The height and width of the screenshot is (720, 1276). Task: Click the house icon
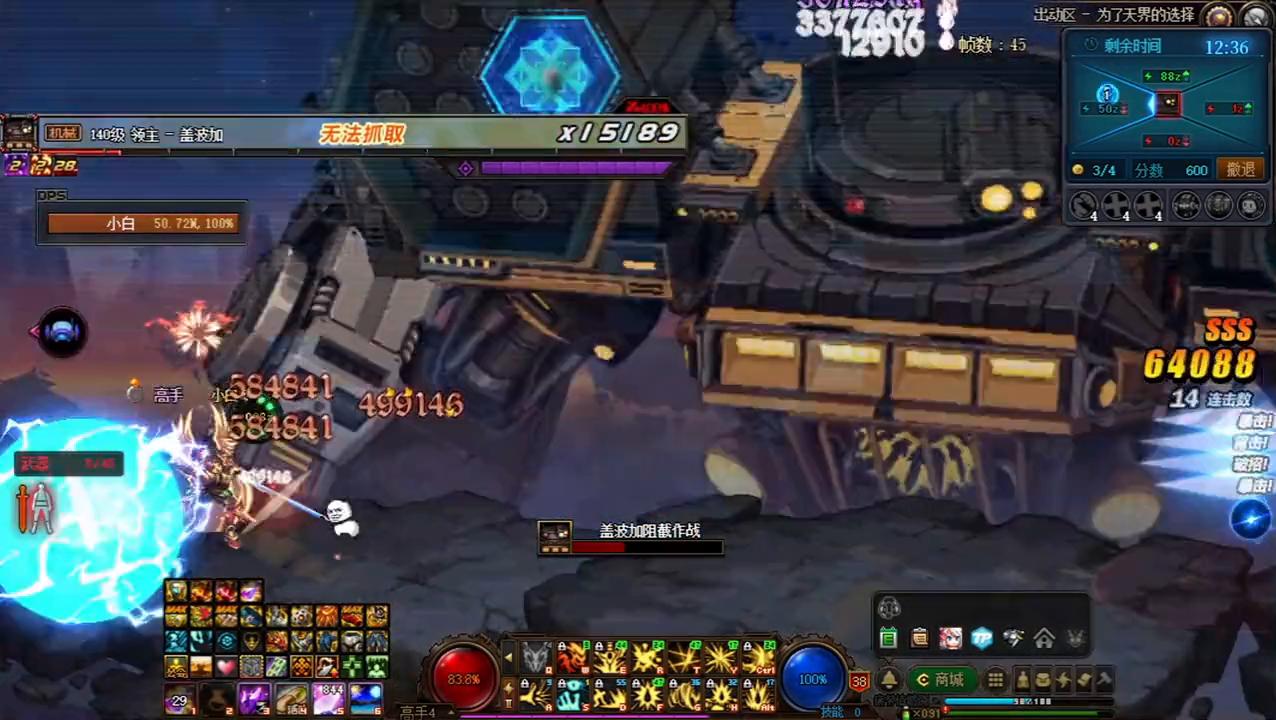coord(1044,638)
